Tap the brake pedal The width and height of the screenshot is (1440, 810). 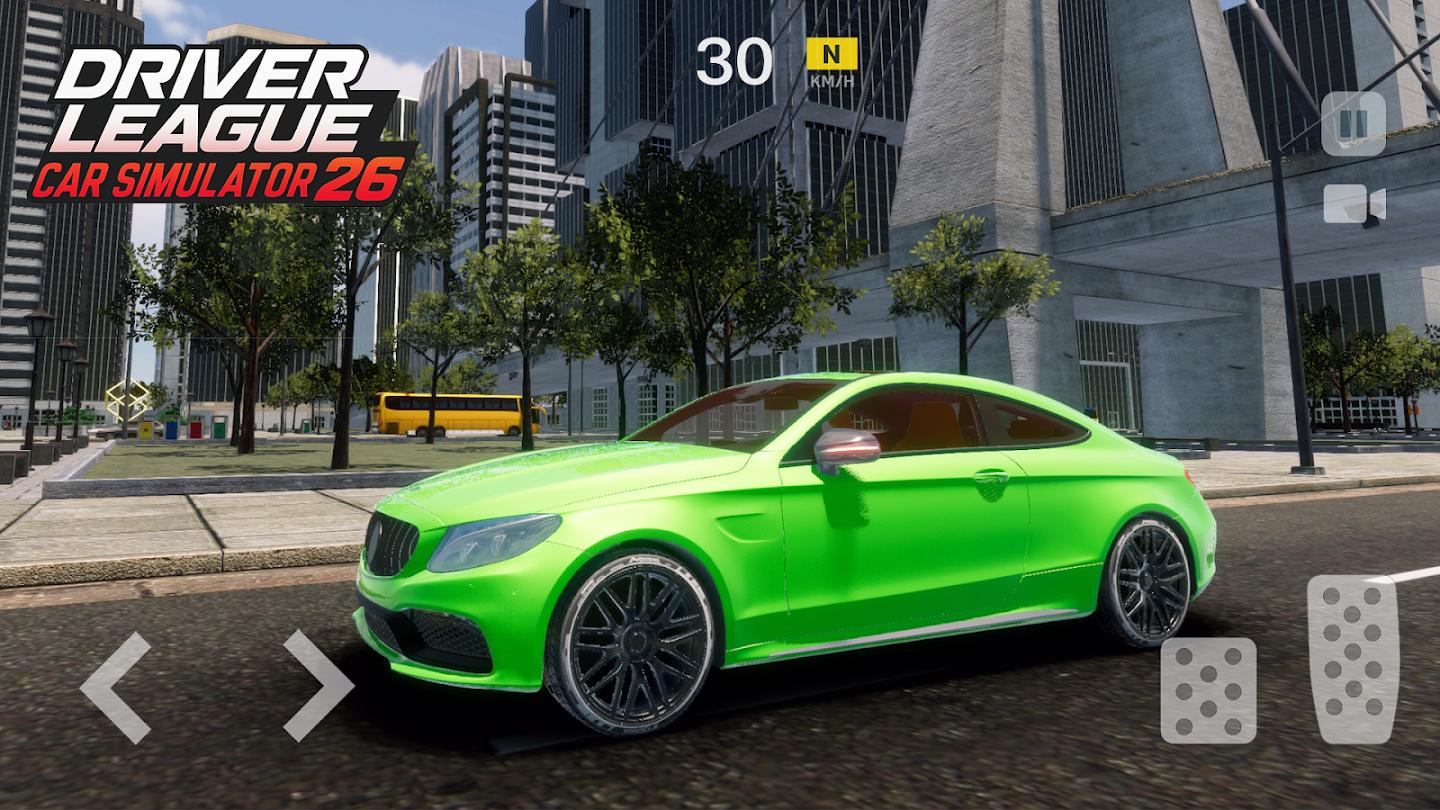click(x=1208, y=690)
